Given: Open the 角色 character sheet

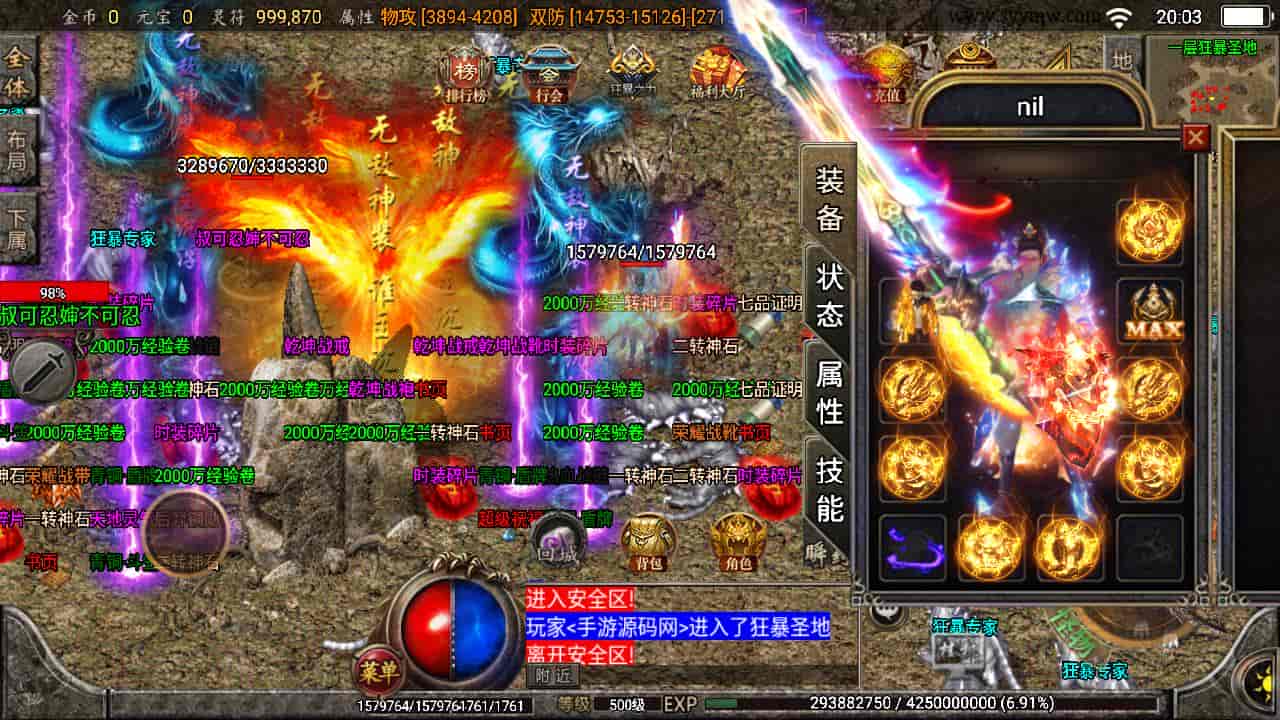Looking at the screenshot, I should pos(737,541).
